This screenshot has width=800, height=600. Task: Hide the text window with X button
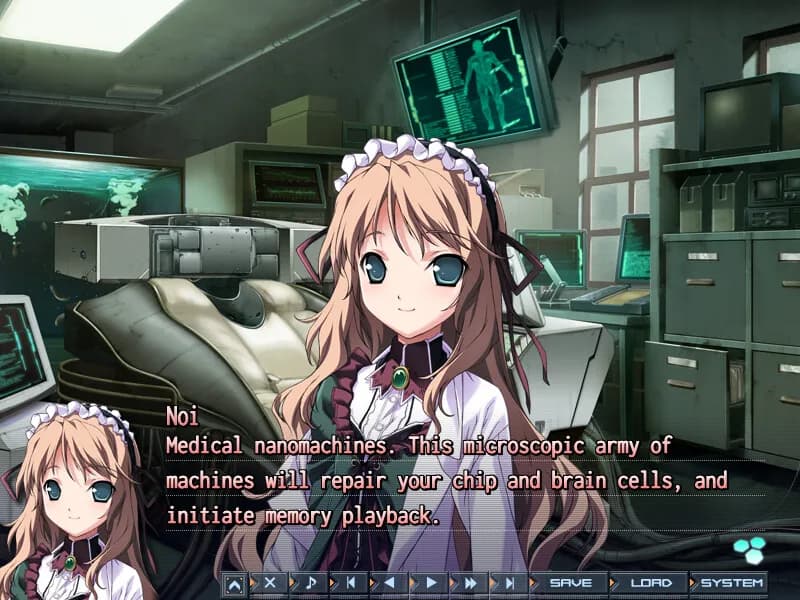coord(270,583)
